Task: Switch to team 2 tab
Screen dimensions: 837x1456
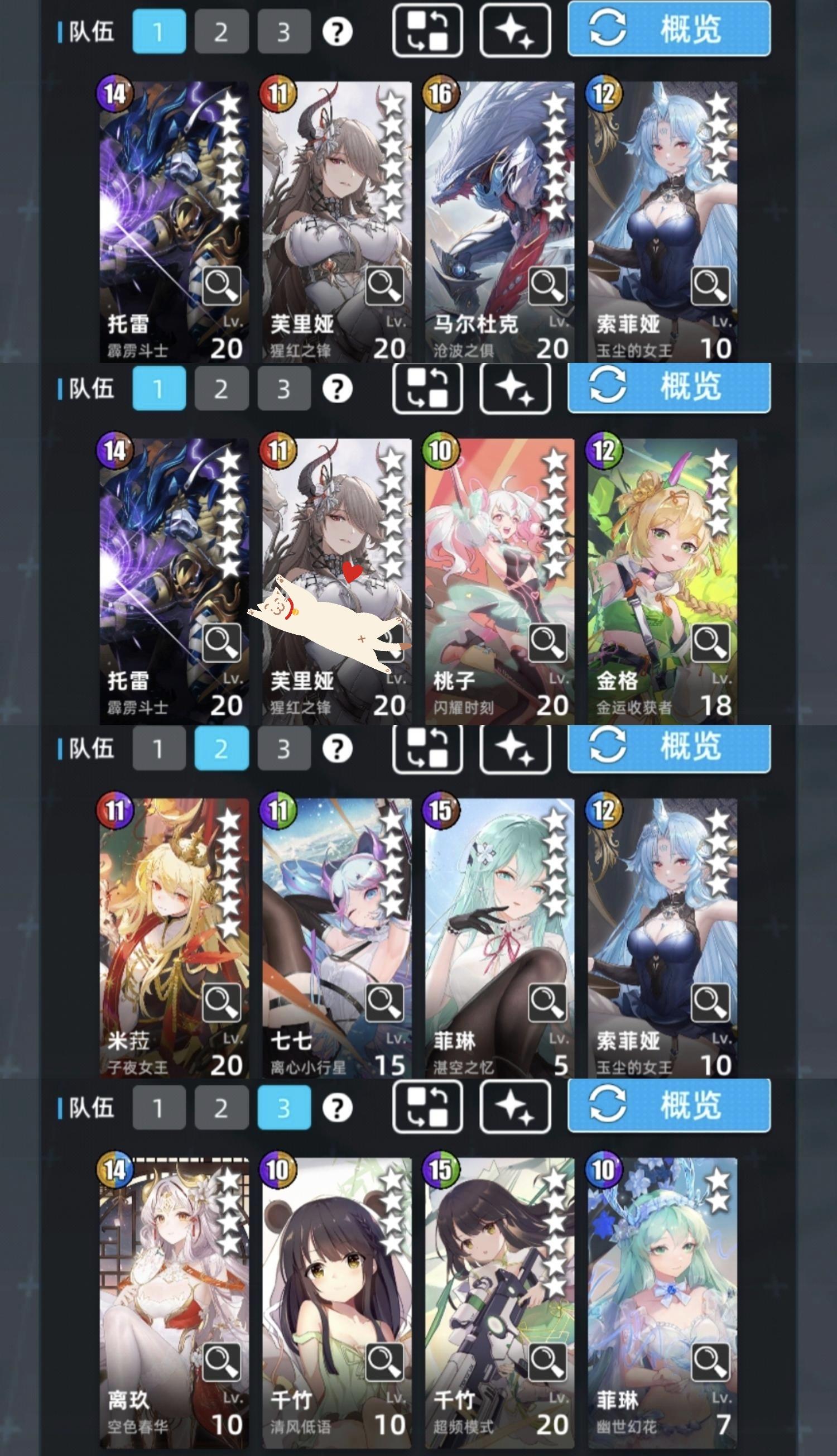Action: (x=222, y=33)
